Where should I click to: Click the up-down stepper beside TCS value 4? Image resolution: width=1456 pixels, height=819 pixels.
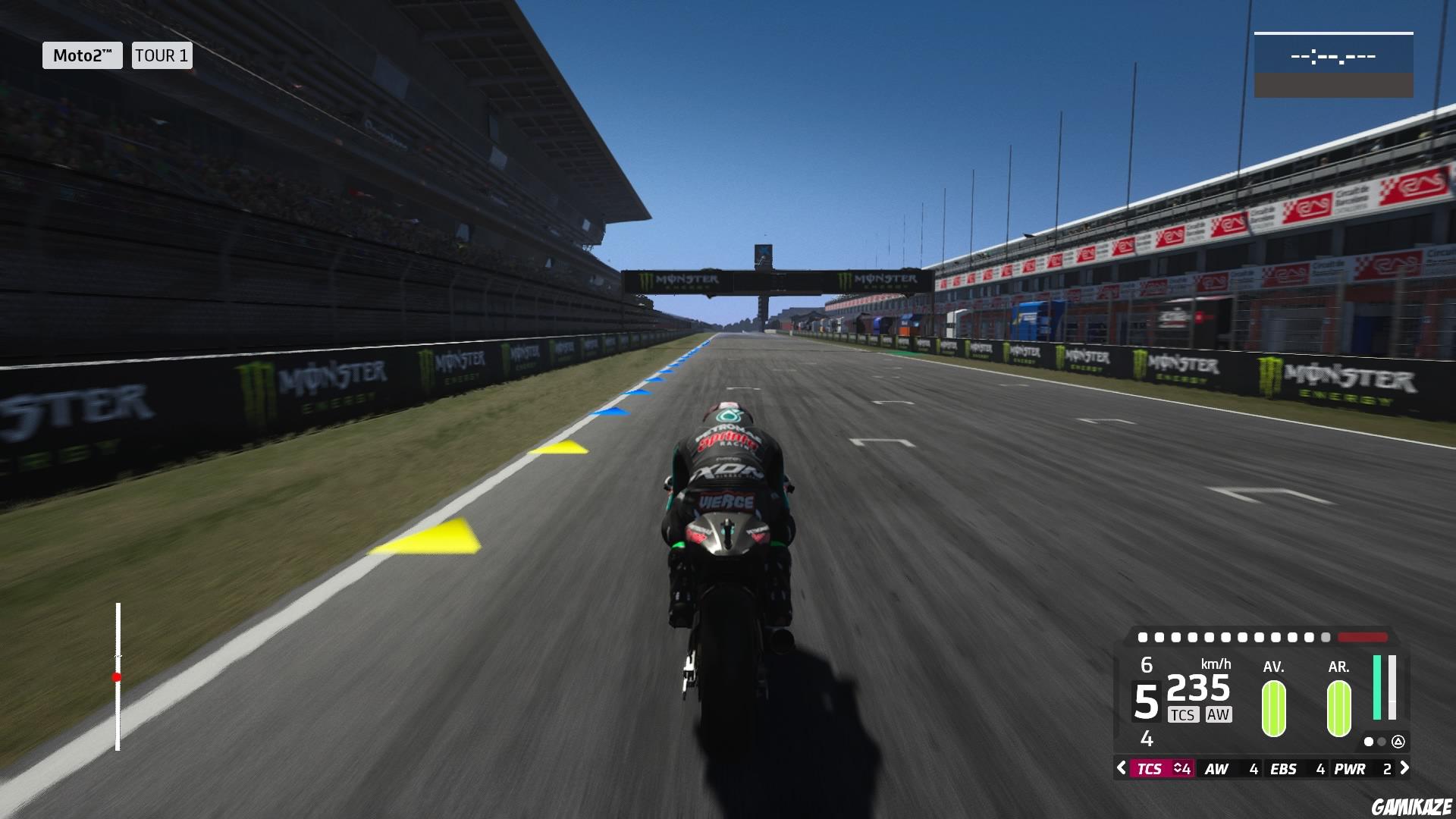(x=1178, y=768)
